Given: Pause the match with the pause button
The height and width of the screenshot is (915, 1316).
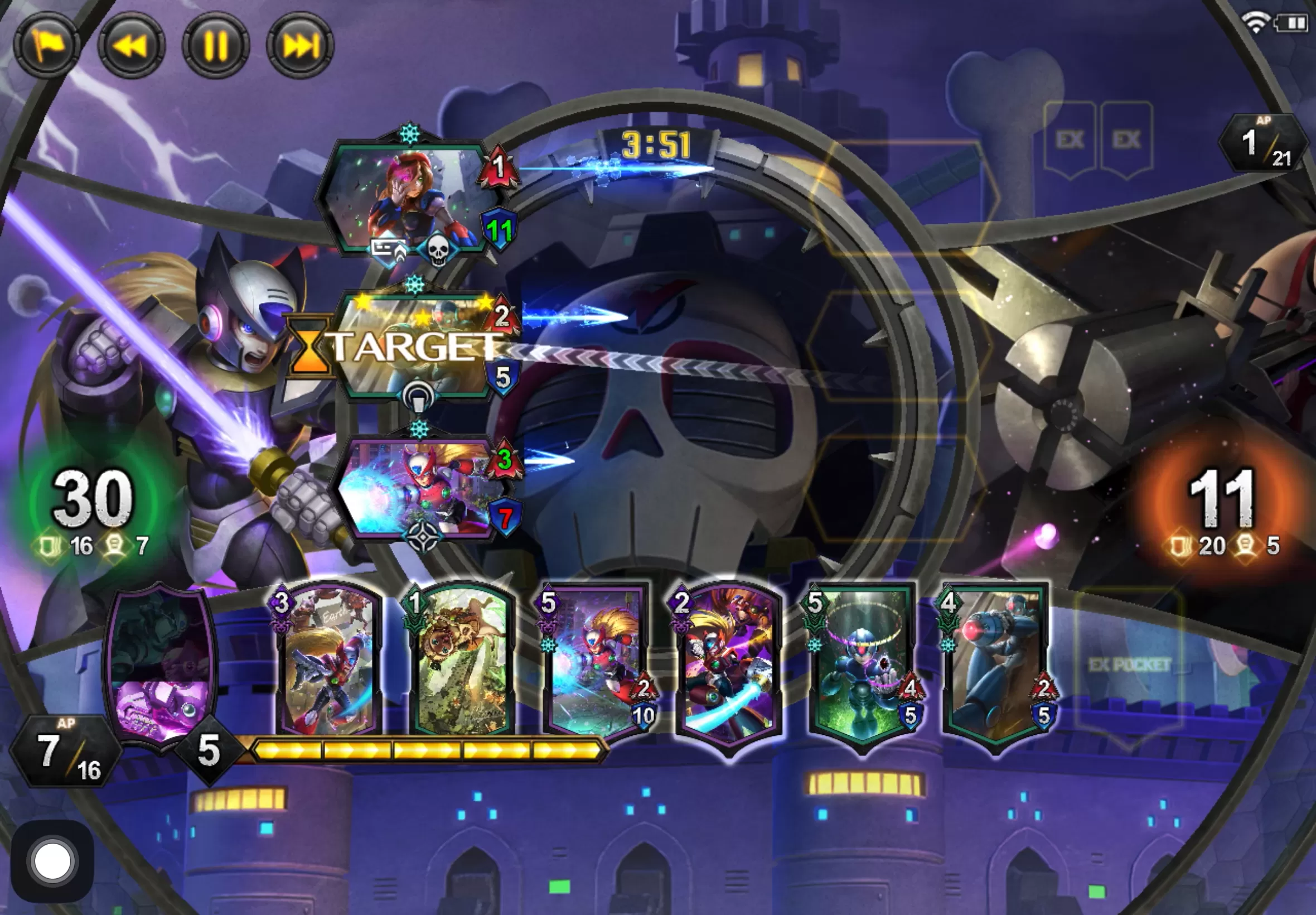Looking at the screenshot, I should [216, 46].
